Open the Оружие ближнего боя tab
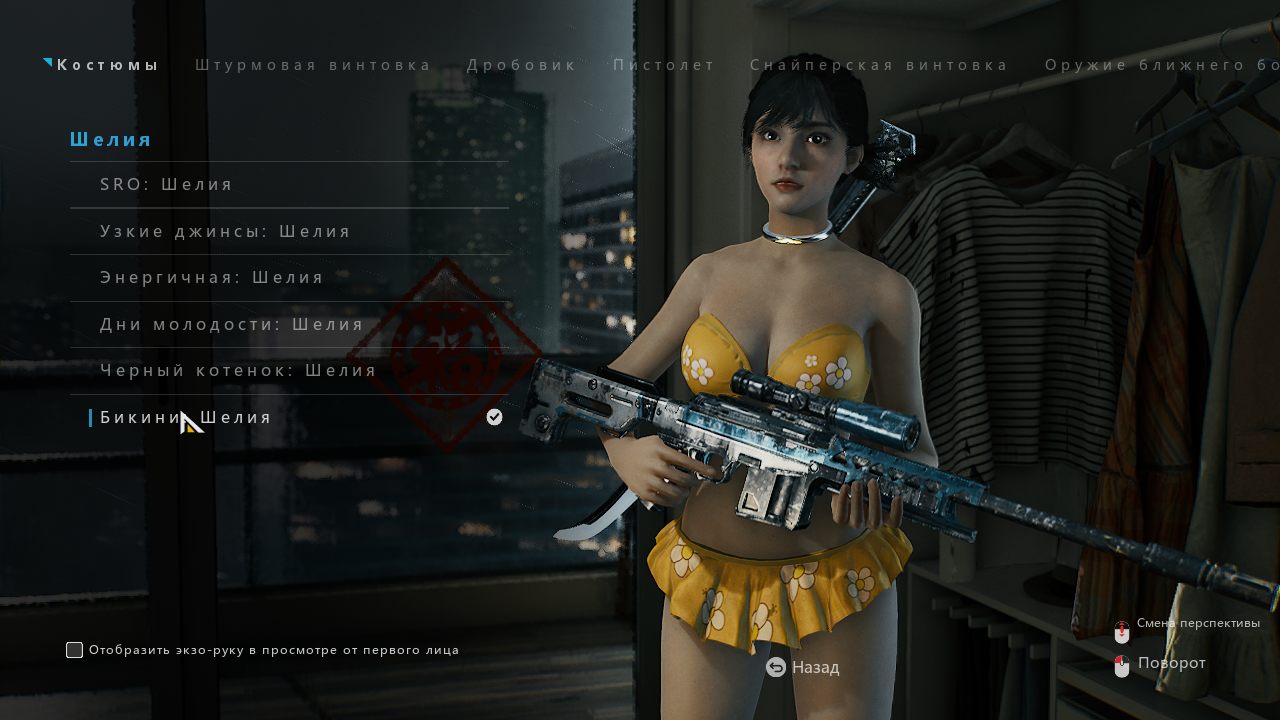Viewport: 1280px width, 720px height. click(1162, 65)
